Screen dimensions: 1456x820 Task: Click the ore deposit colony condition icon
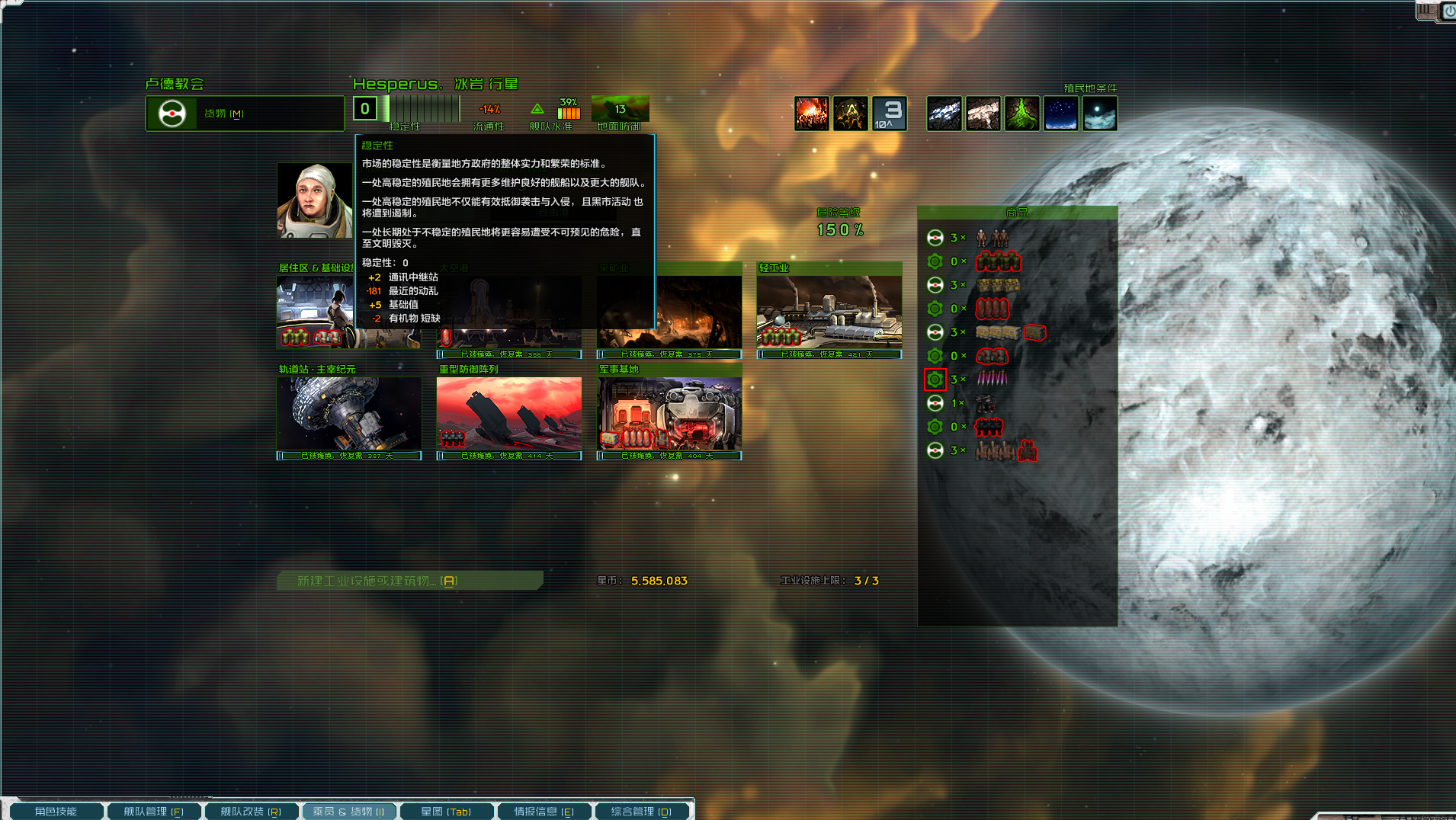[944, 113]
